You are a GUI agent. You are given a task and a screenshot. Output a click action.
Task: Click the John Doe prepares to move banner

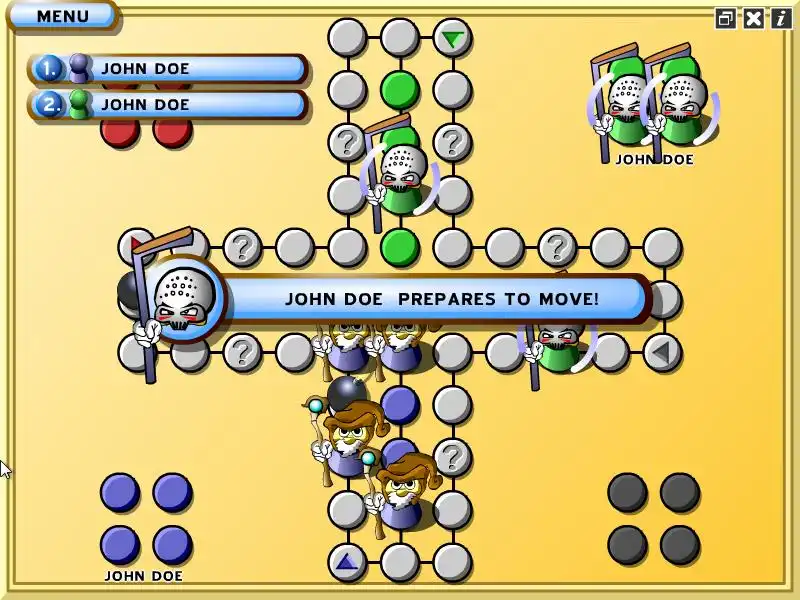pos(440,298)
